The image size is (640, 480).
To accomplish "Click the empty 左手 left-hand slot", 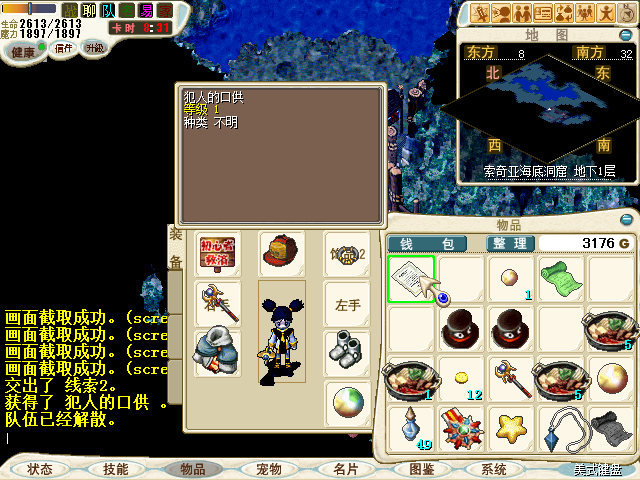I will [347, 303].
